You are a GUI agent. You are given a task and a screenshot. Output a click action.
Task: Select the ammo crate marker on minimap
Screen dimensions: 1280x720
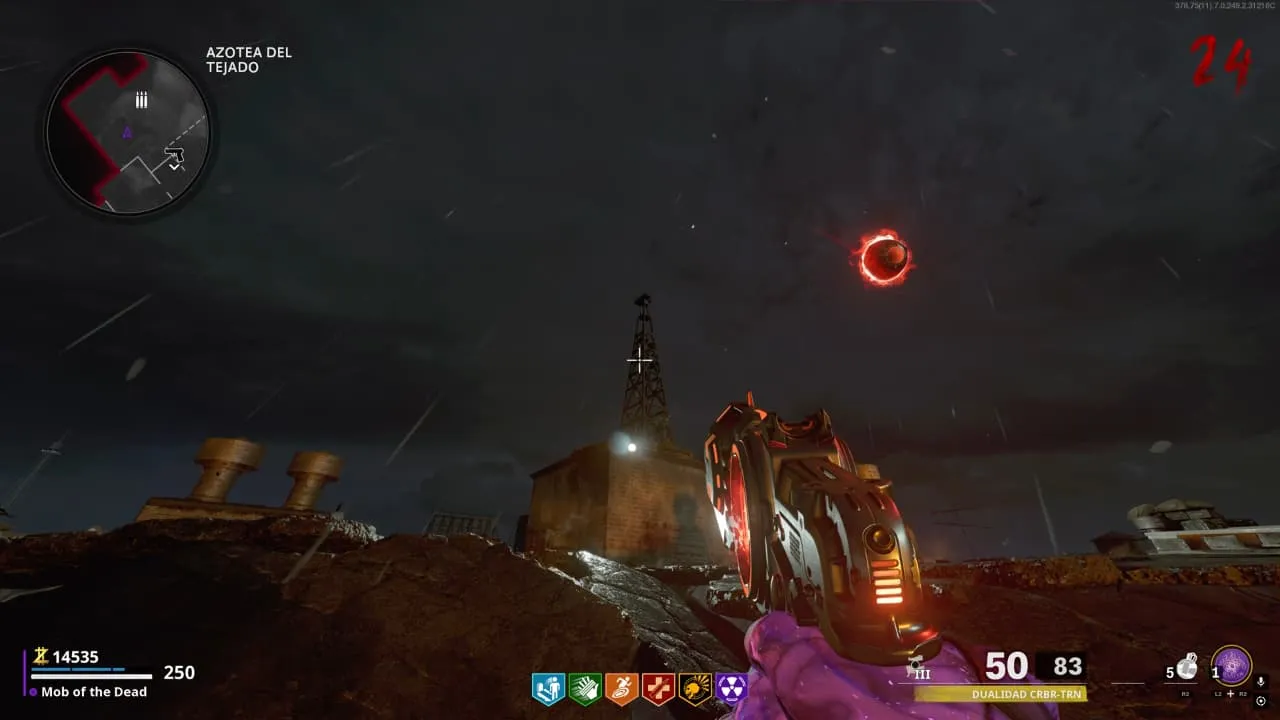tap(141, 99)
